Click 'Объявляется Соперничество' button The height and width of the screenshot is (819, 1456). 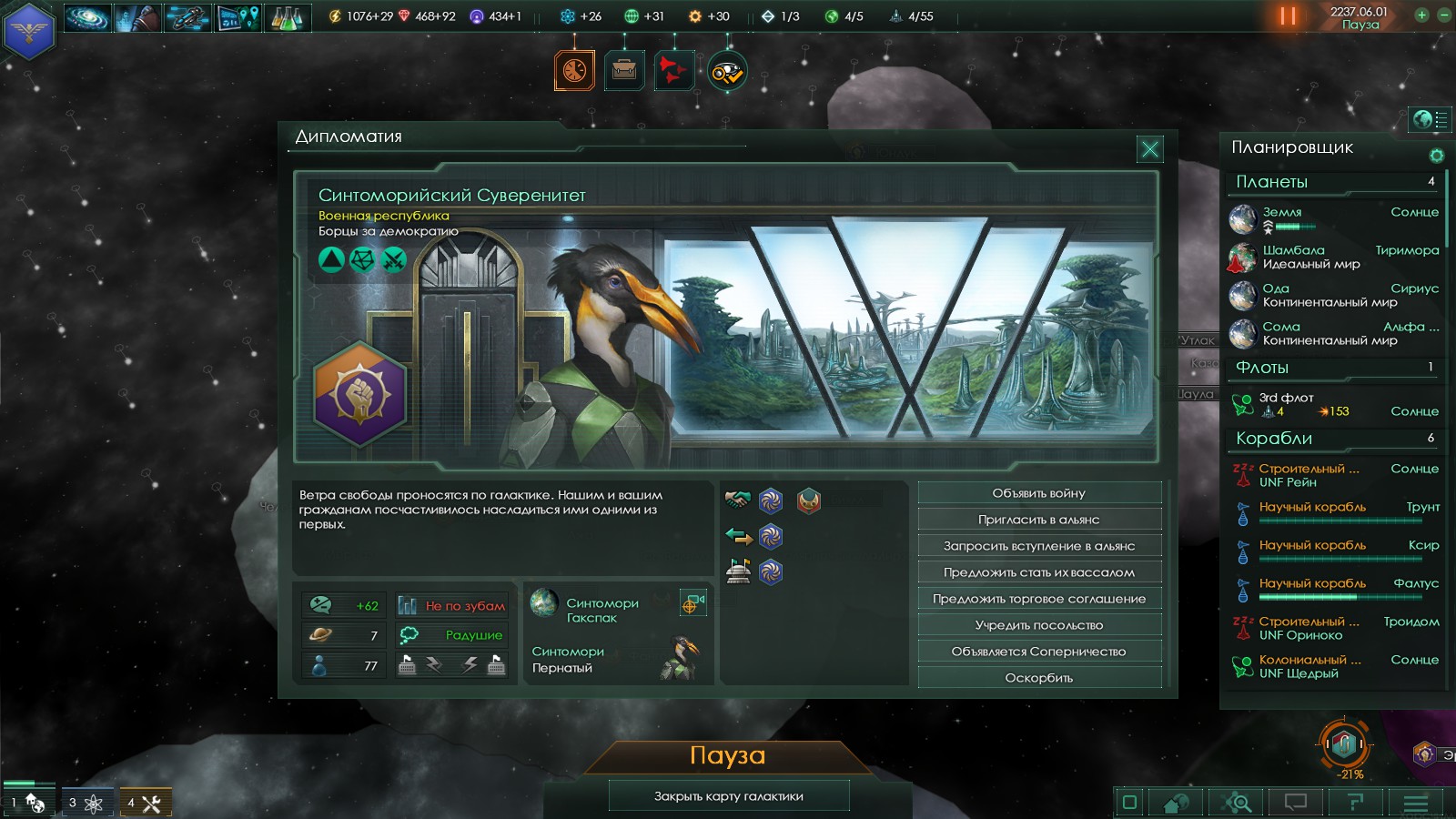click(x=1039, y=652)
